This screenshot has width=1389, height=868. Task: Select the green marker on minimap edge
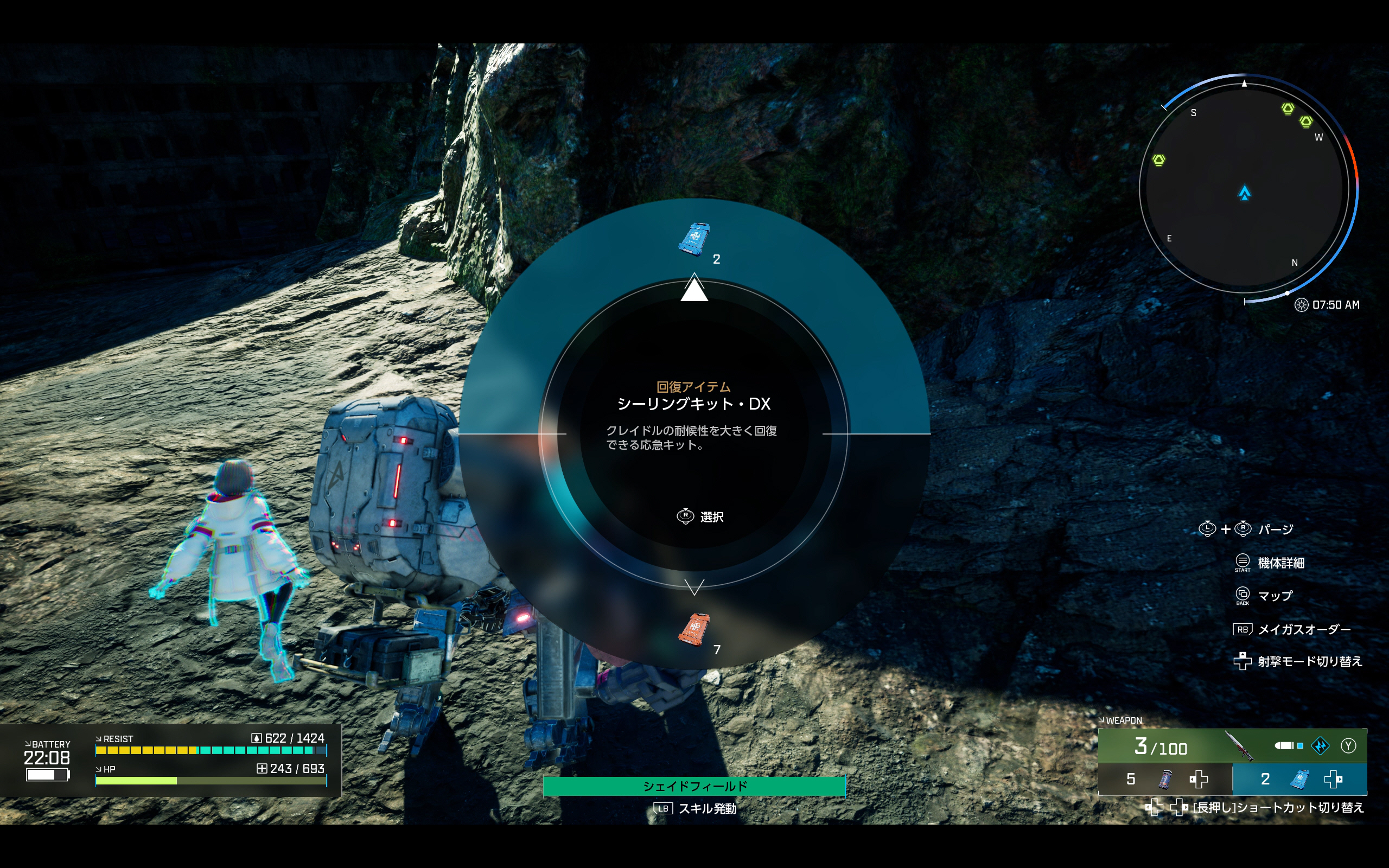[x=1159, y=160]
